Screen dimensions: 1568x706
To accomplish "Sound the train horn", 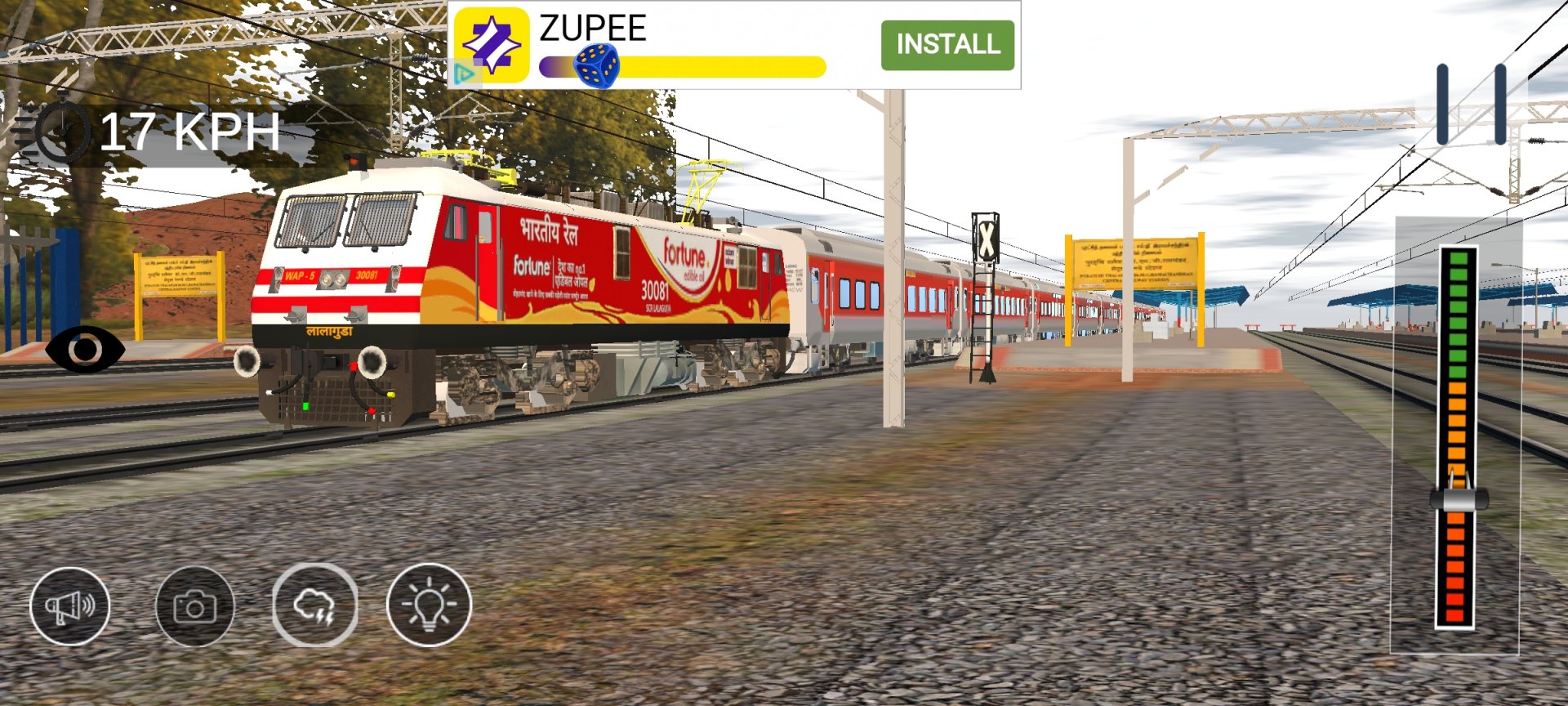I will point(70,606).
